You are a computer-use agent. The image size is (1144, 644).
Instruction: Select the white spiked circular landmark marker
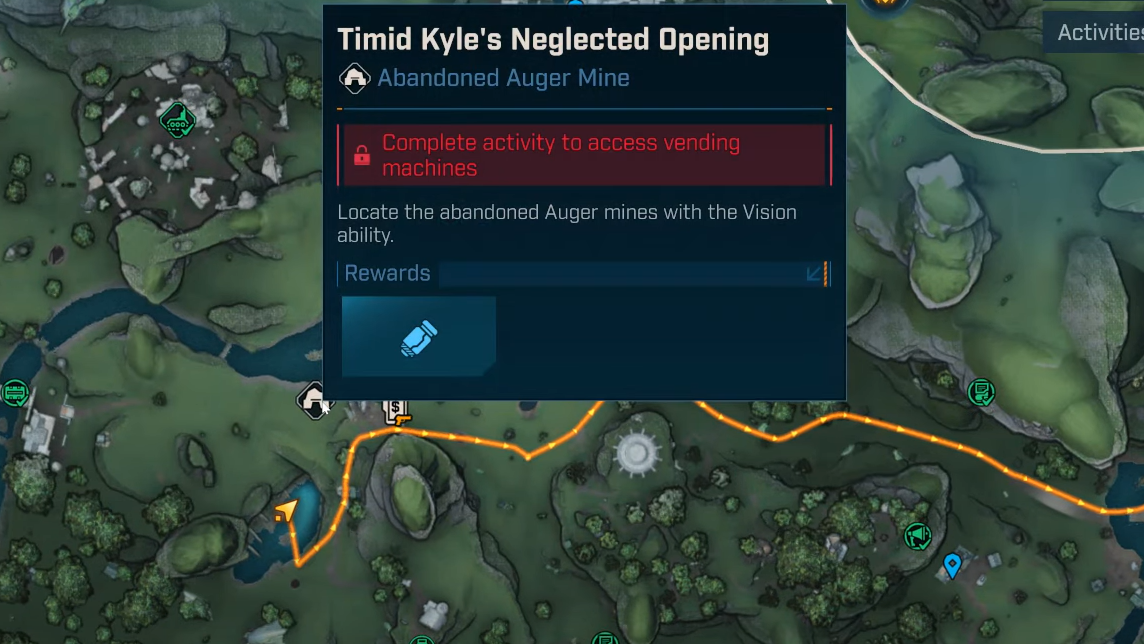[636, 454]
